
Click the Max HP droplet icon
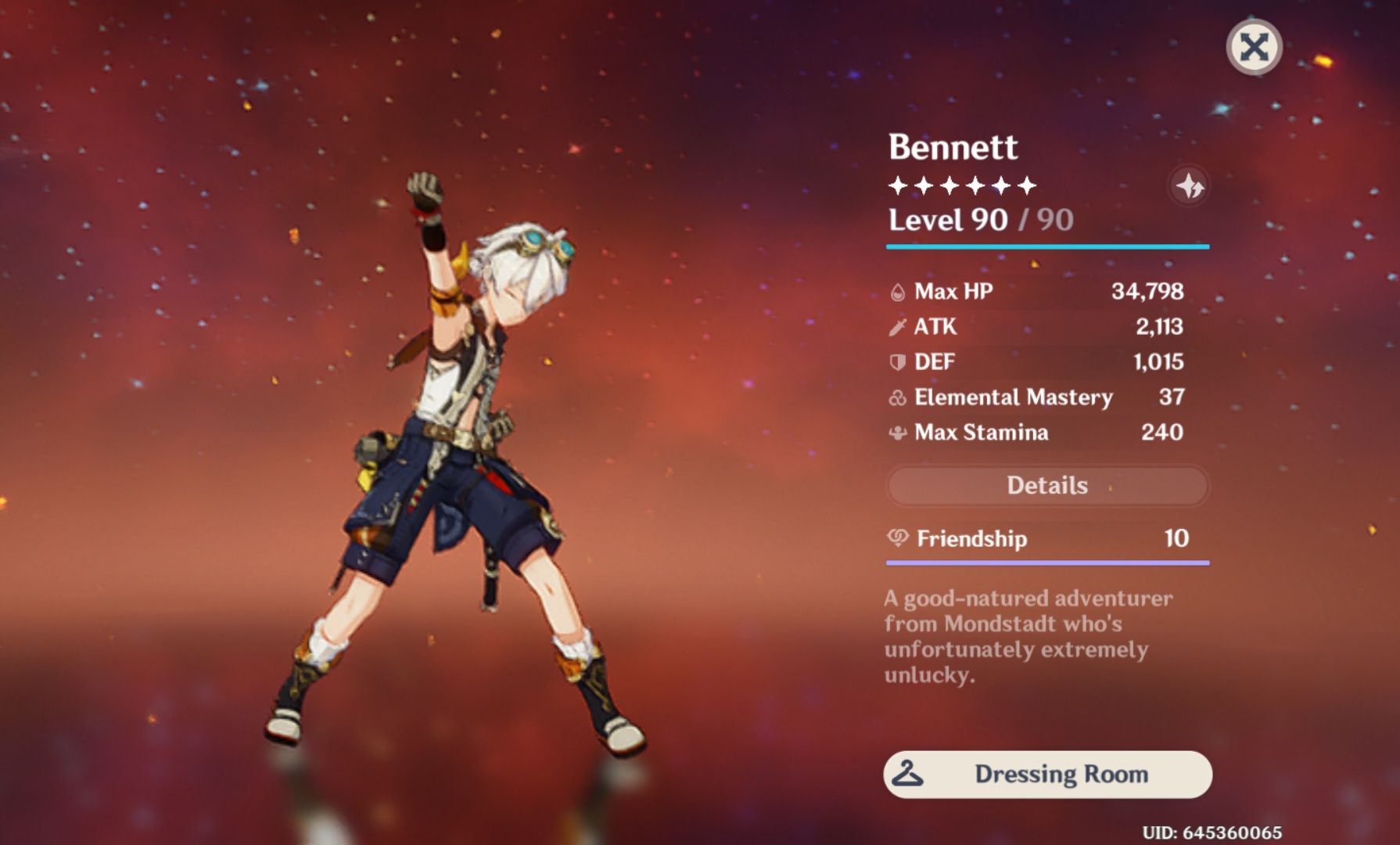pos(899,291)
